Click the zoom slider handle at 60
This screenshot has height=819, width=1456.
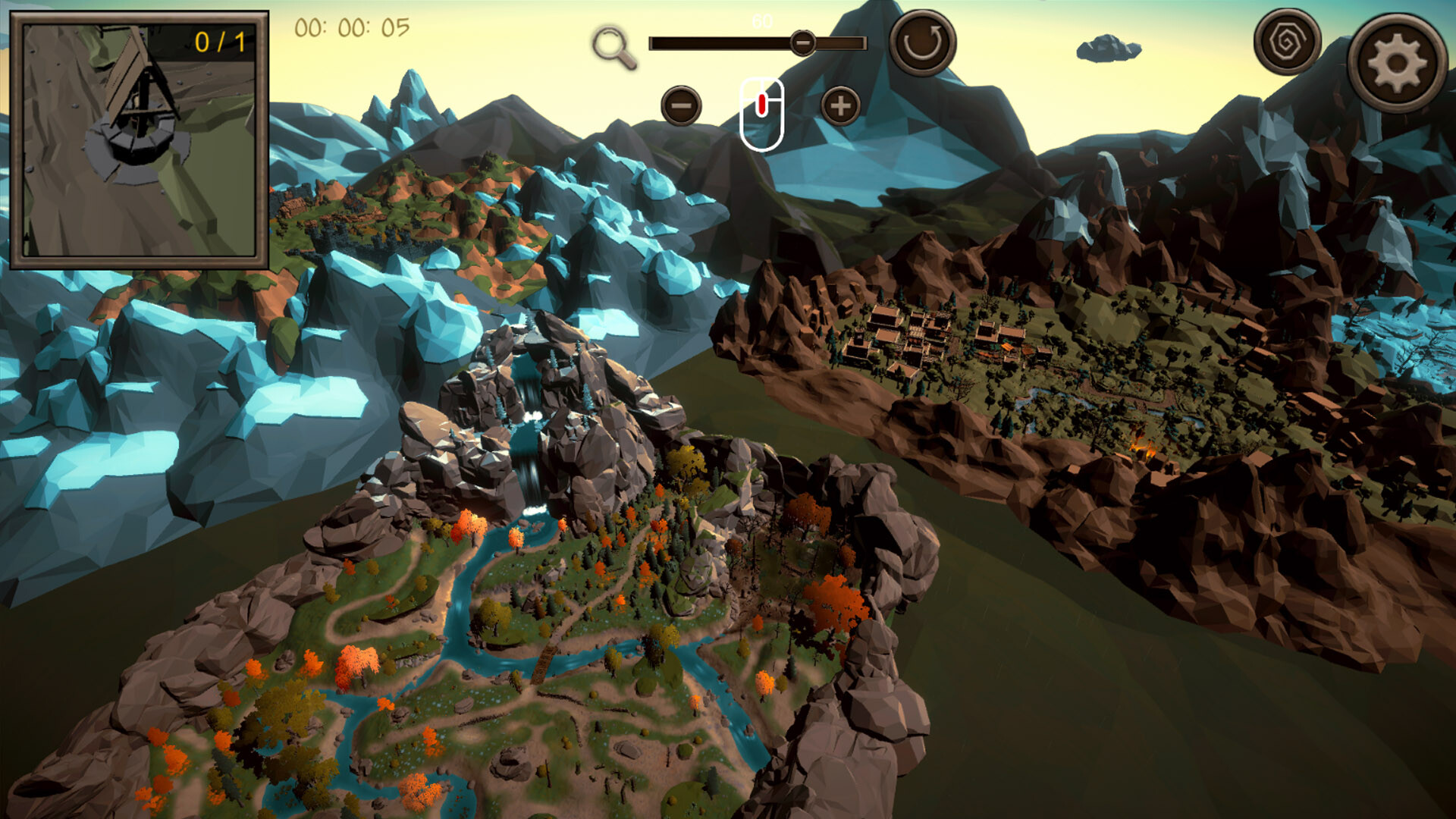click(803, 43)
